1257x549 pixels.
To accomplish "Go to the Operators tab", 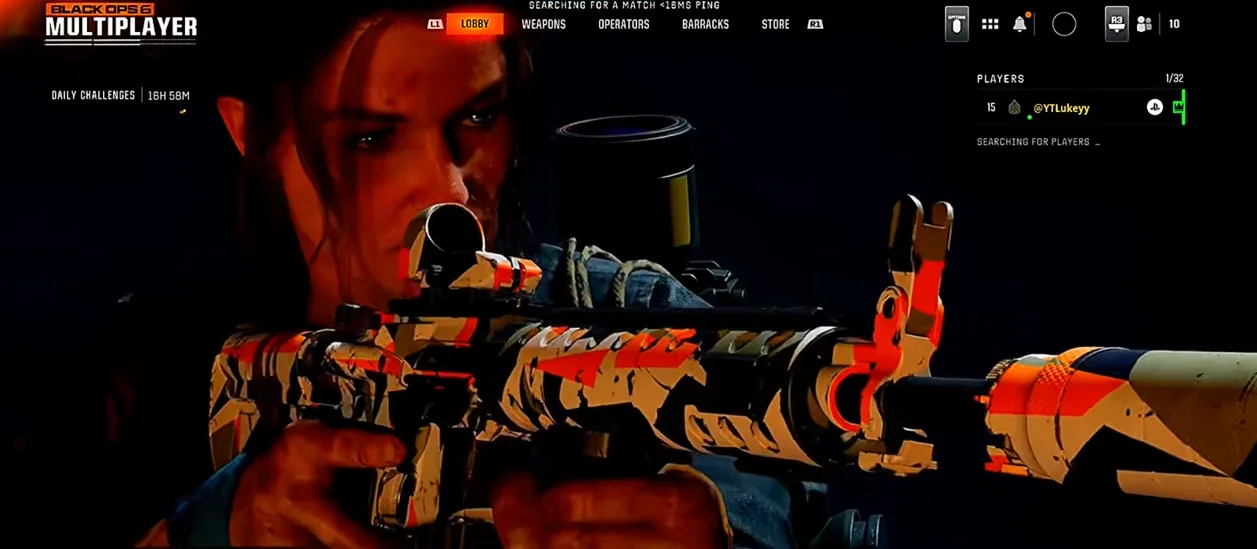I will 623,24.
